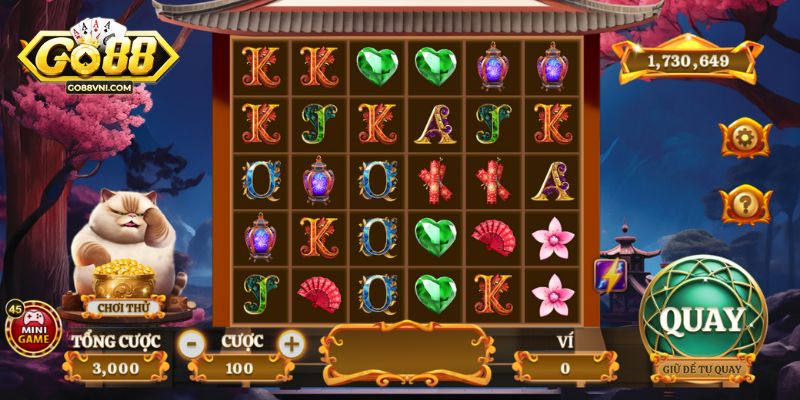The width and height of the screenshot is (800, 400).
Task: Increase the bet with the plus button
Action: [290, 343]
